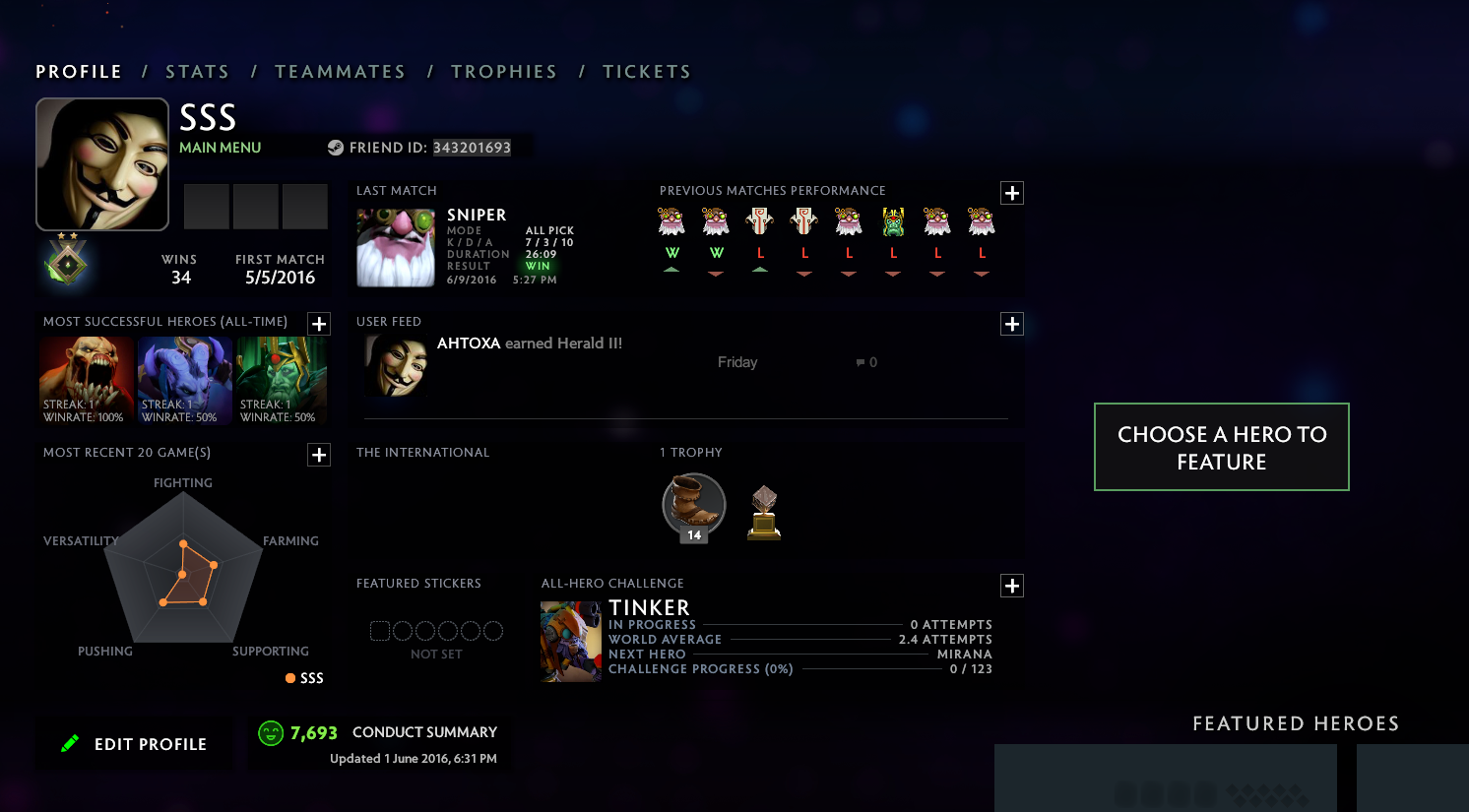This screenshot has height=812, width=1469.
Task: Expand the User Feed section
Action: tap(1011, 324)
